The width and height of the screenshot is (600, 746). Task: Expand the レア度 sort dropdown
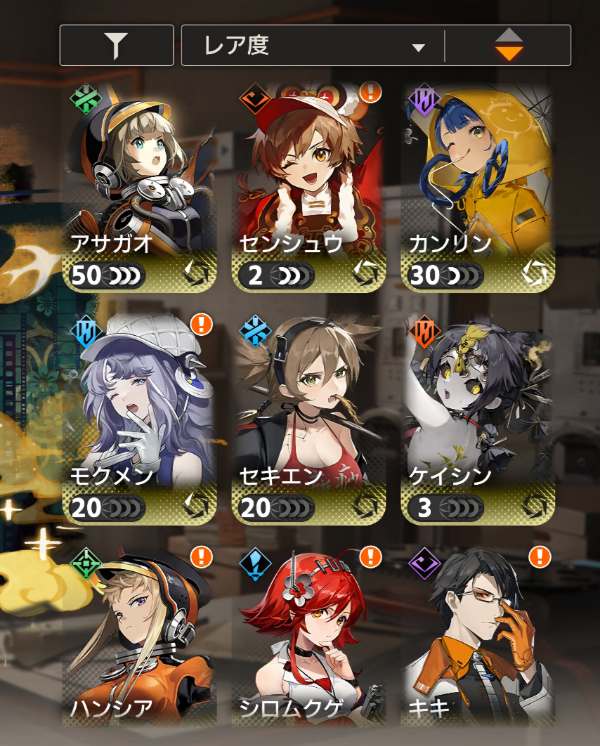313,46
